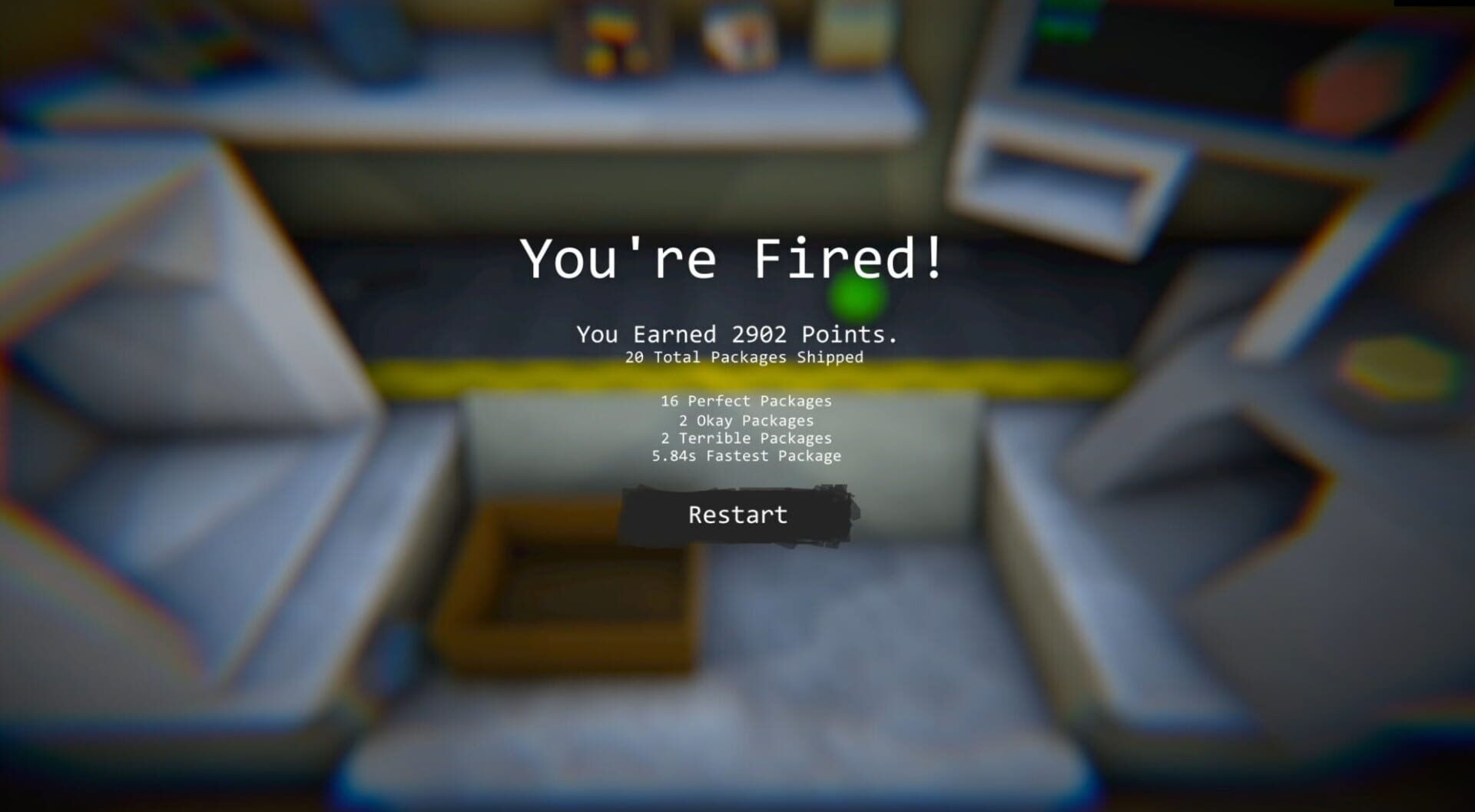Click the 2 Terrible Packages stat
Image resolution: width=1475 pixels, height=812 pixels.
(746, 438)
